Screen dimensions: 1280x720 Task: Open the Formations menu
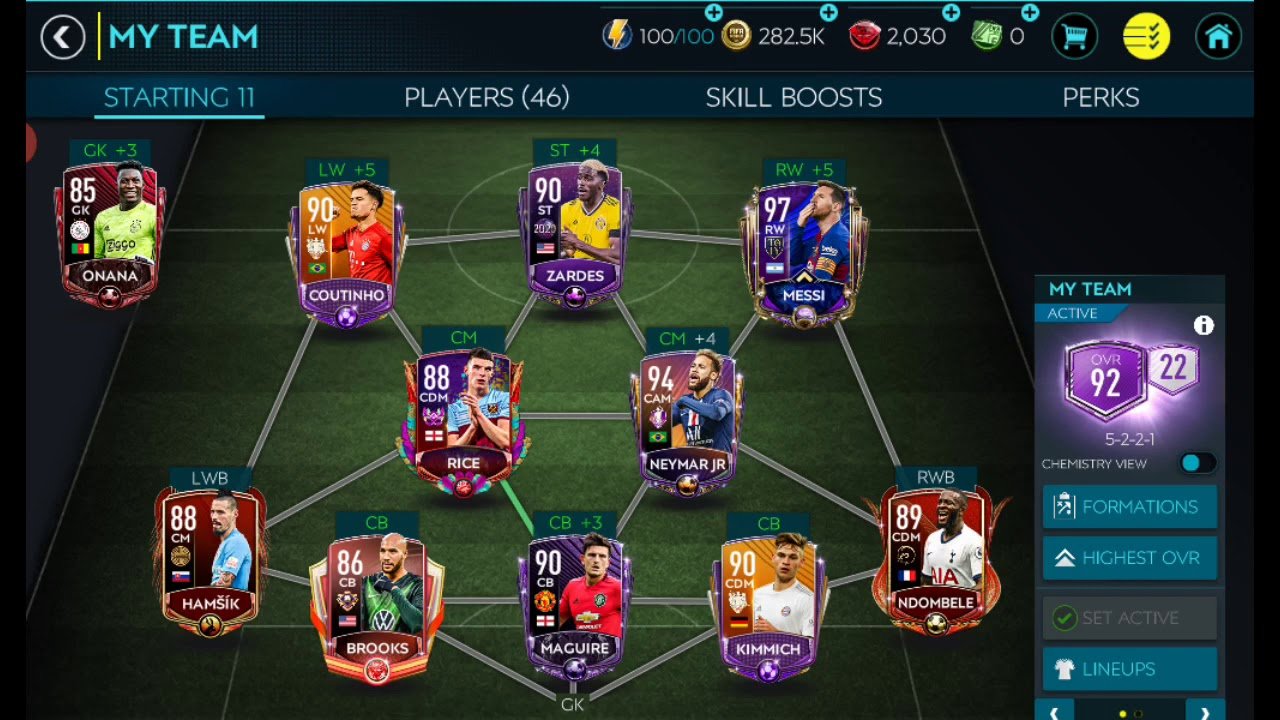1129,507
